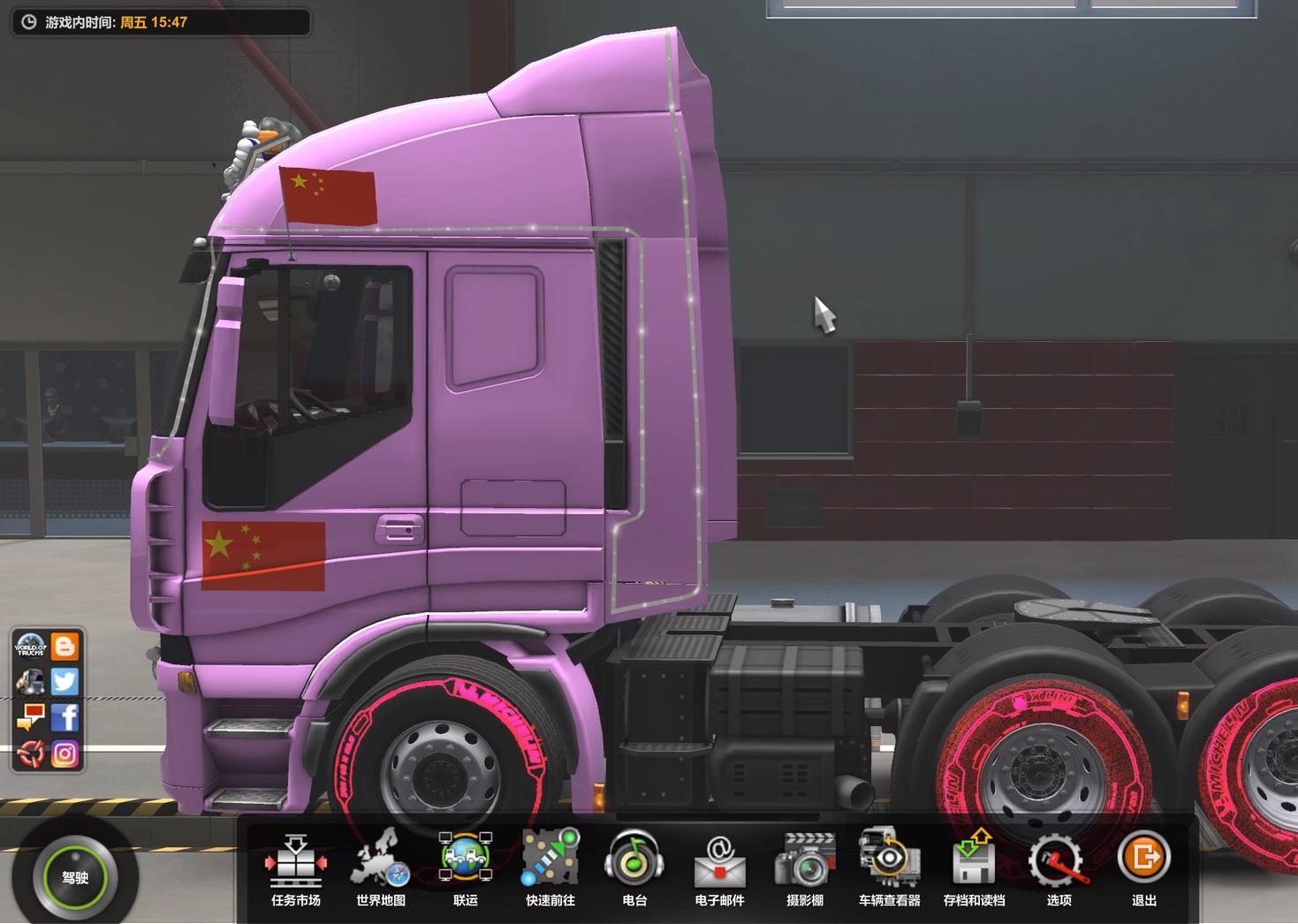Open the 电台 radio menu
Screen dimensions: 1298x924
(634, 867)
